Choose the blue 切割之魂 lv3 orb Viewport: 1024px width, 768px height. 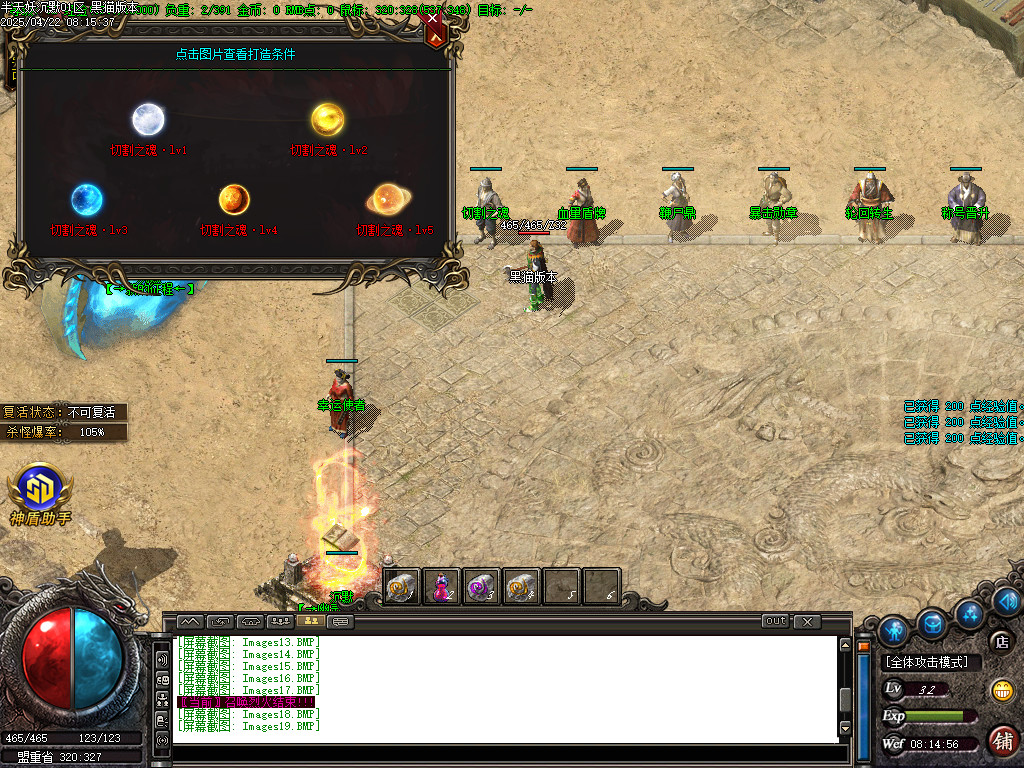87,200
